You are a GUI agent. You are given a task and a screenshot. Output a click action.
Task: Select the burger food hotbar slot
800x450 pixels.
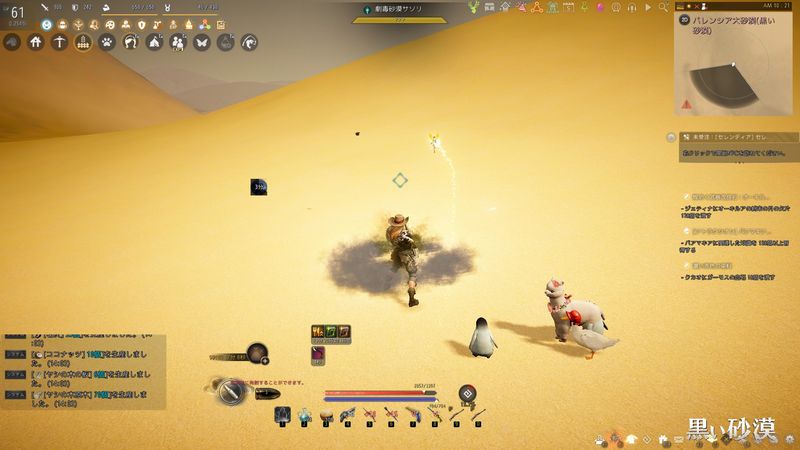tap(327, 413)
